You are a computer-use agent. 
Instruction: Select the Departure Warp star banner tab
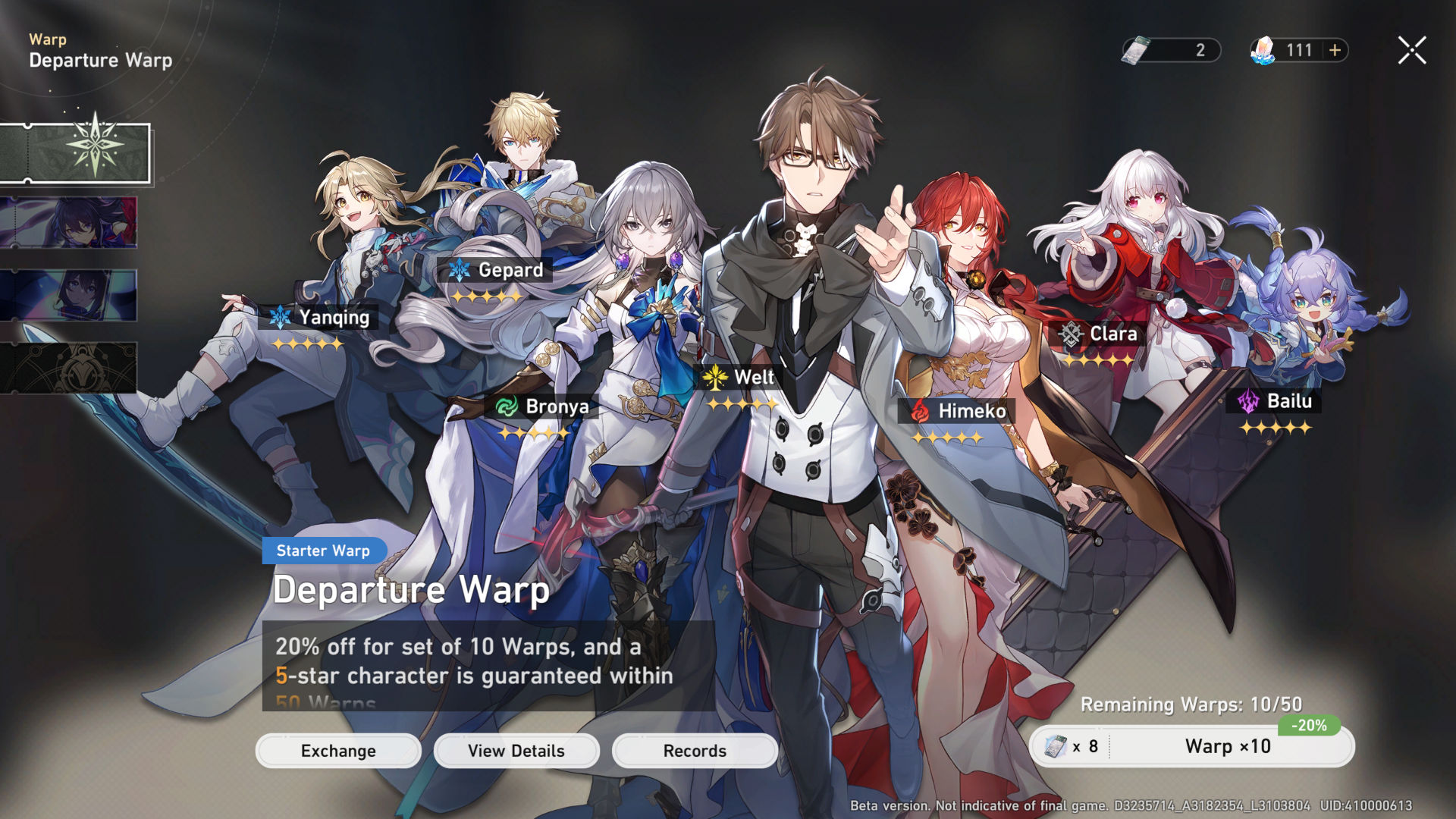pos(74,153)
